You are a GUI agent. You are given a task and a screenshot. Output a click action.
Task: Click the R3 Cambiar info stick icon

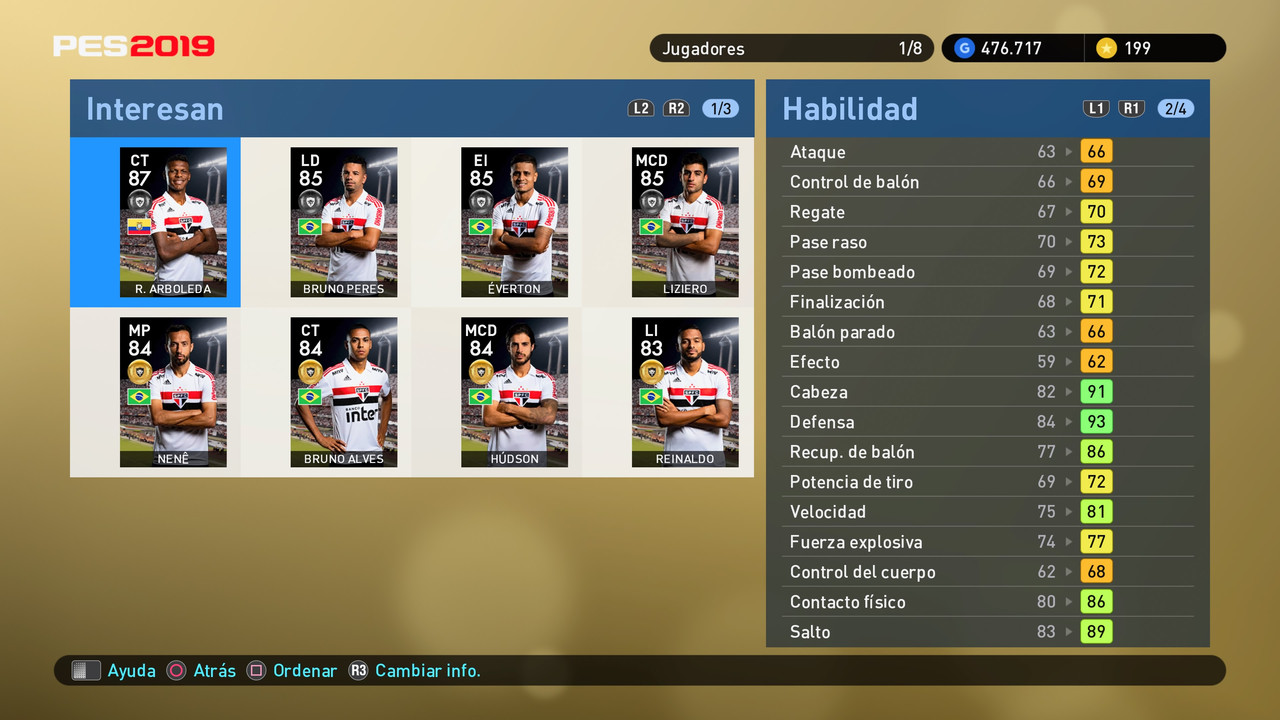(x=359, y=670)
